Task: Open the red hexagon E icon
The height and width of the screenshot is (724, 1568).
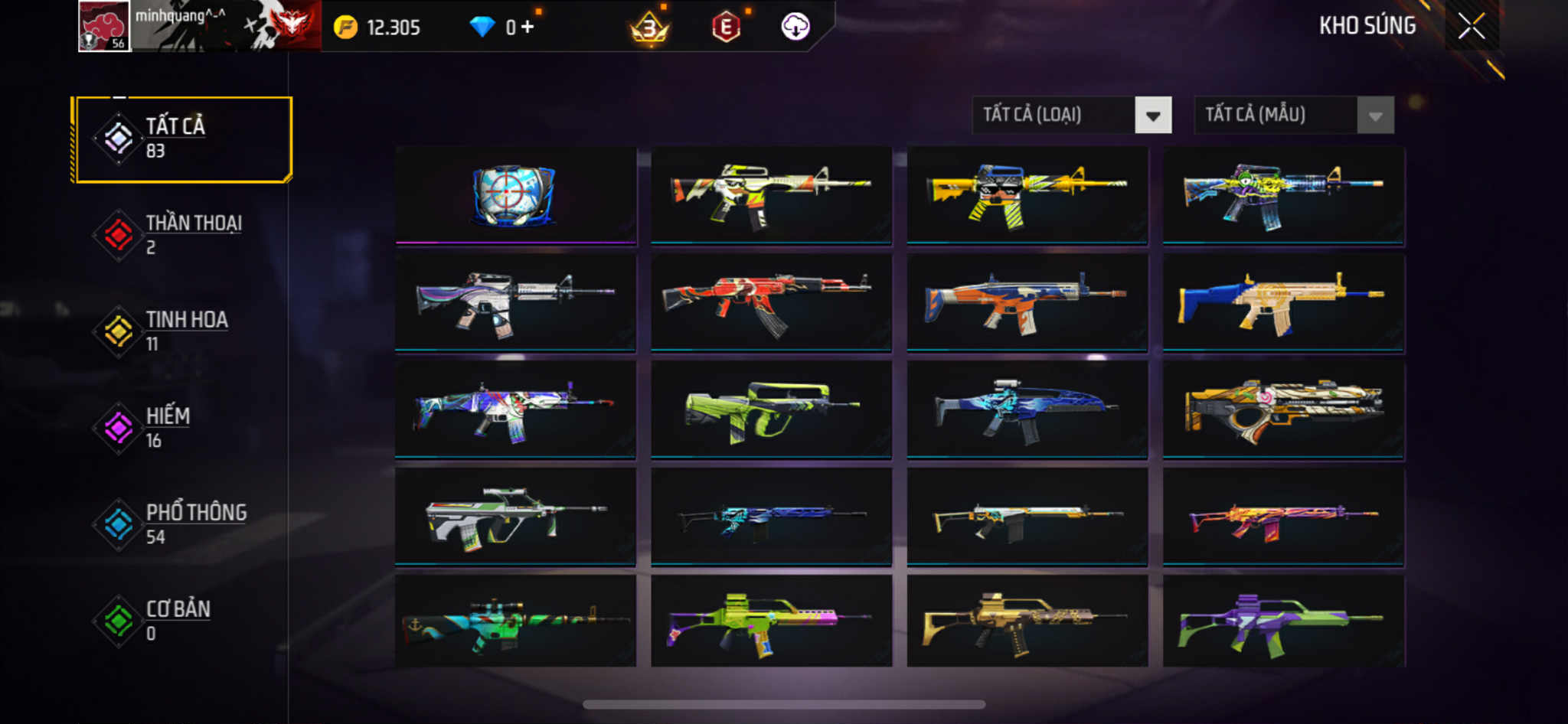Action: coord(725,28)
